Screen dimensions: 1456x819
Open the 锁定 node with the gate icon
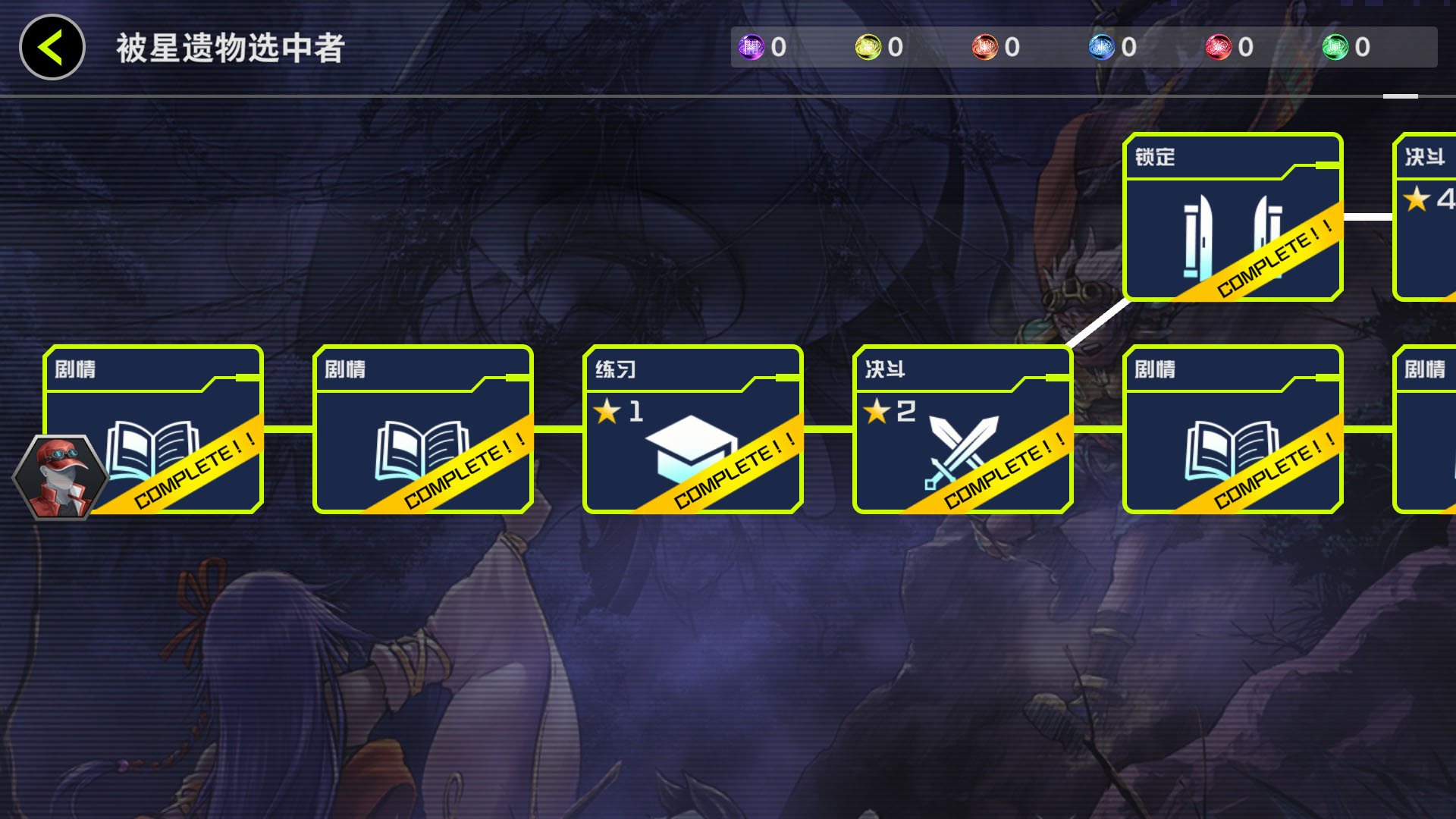tap(1232, 218)
